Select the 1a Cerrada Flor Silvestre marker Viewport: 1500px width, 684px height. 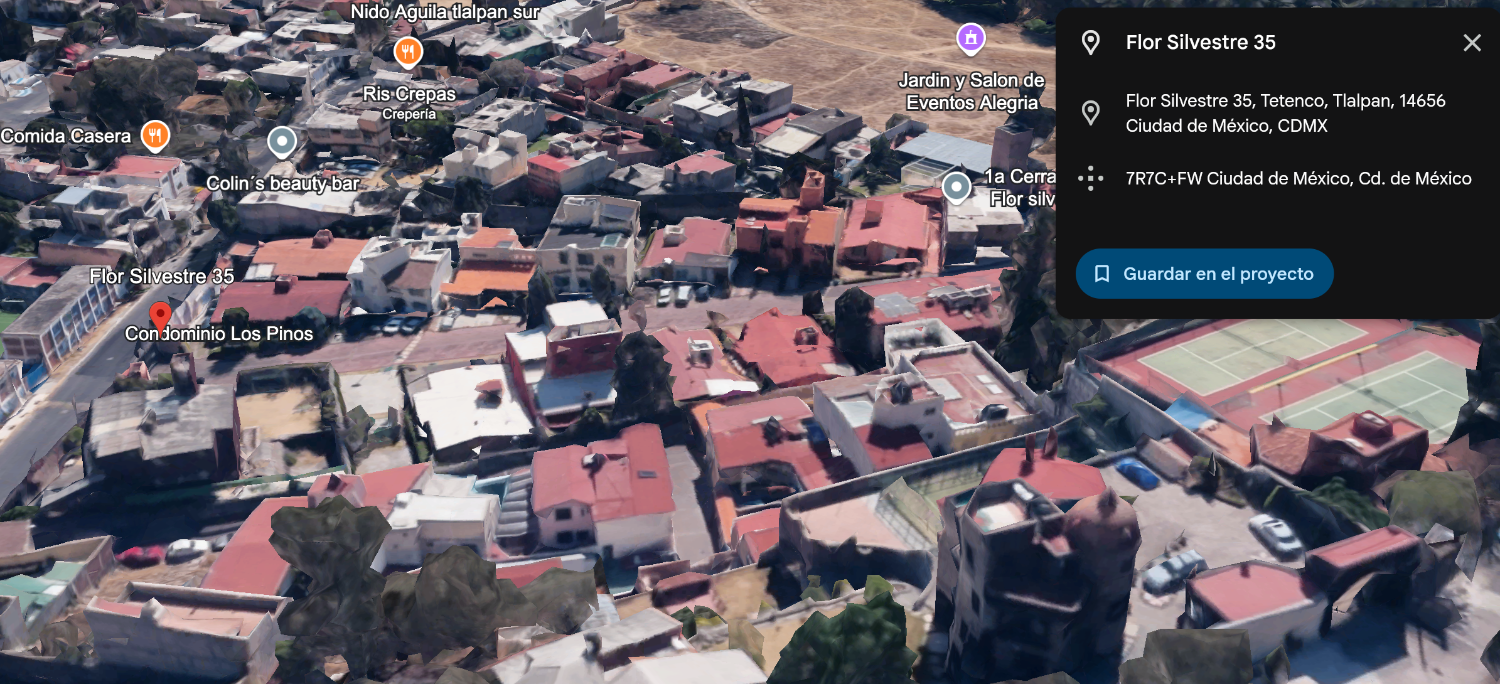tap(957, 186)
